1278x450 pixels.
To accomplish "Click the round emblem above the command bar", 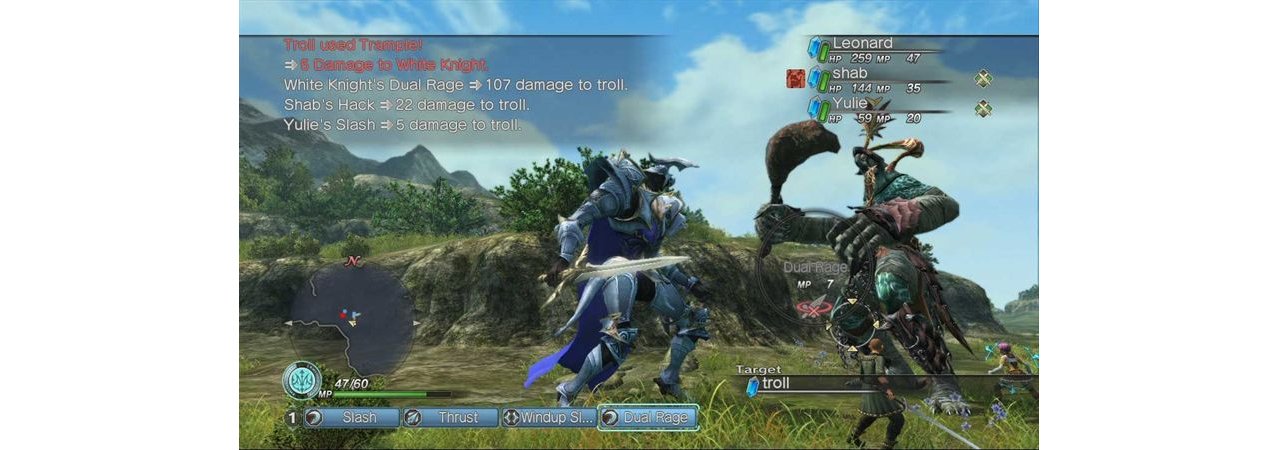I will click(301, 380).
